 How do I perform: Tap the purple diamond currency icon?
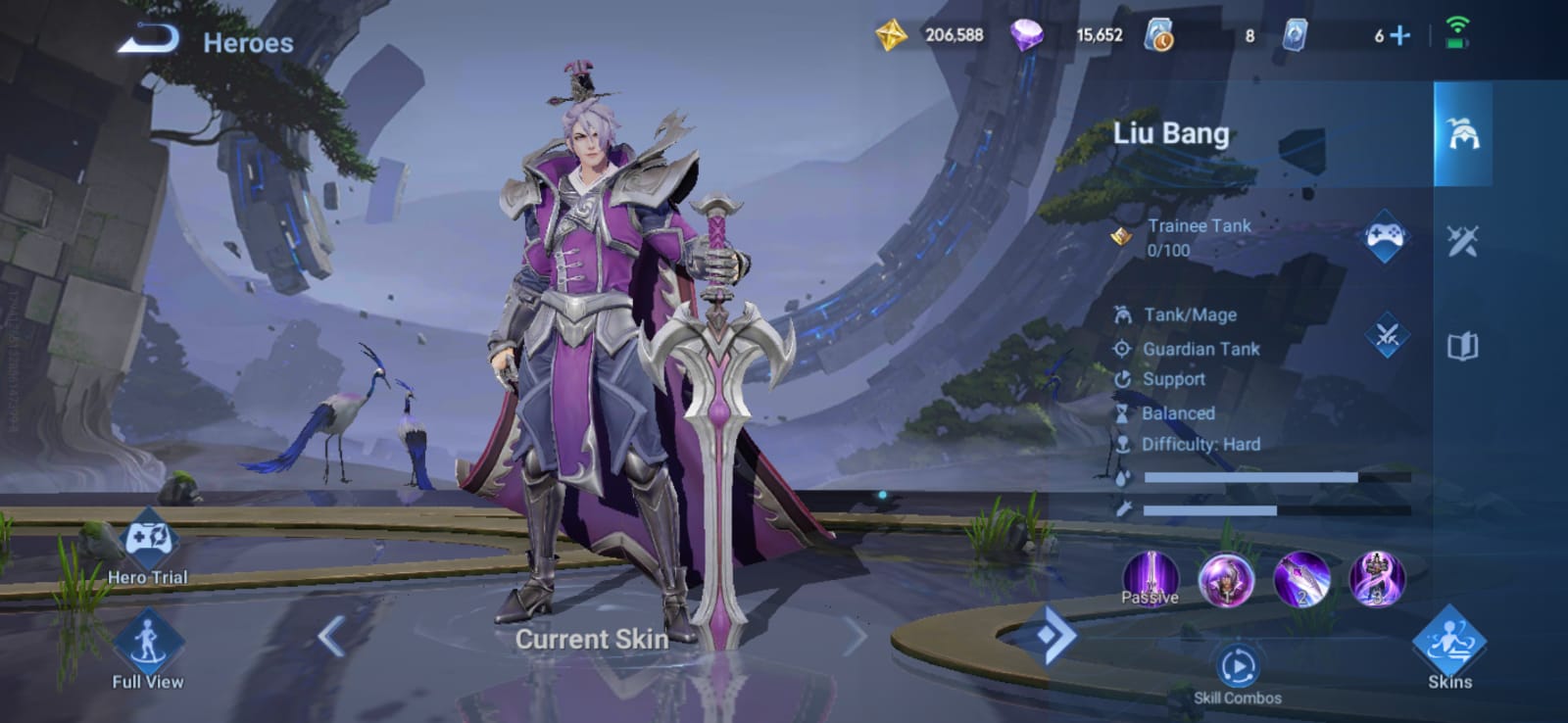[1026, 36]
